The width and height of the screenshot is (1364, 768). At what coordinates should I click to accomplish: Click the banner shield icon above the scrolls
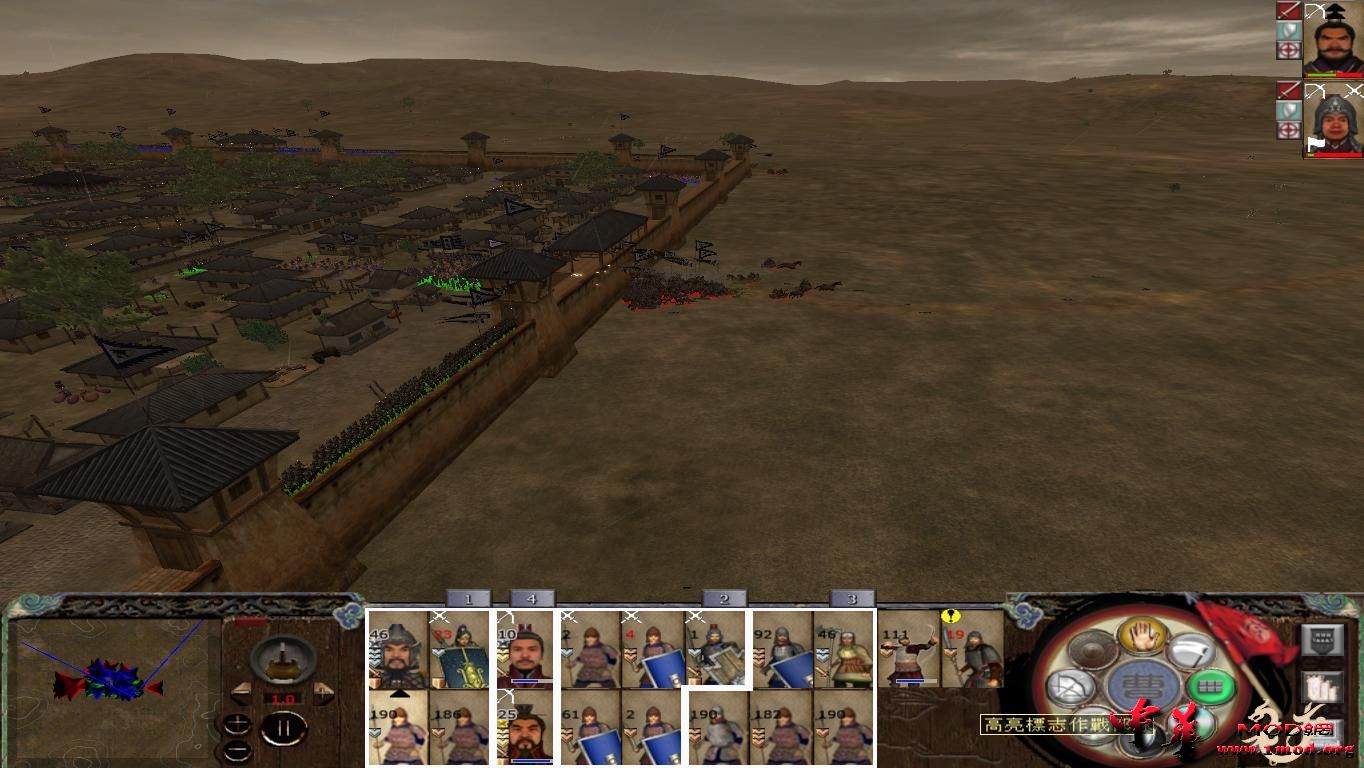(1321, 640)
